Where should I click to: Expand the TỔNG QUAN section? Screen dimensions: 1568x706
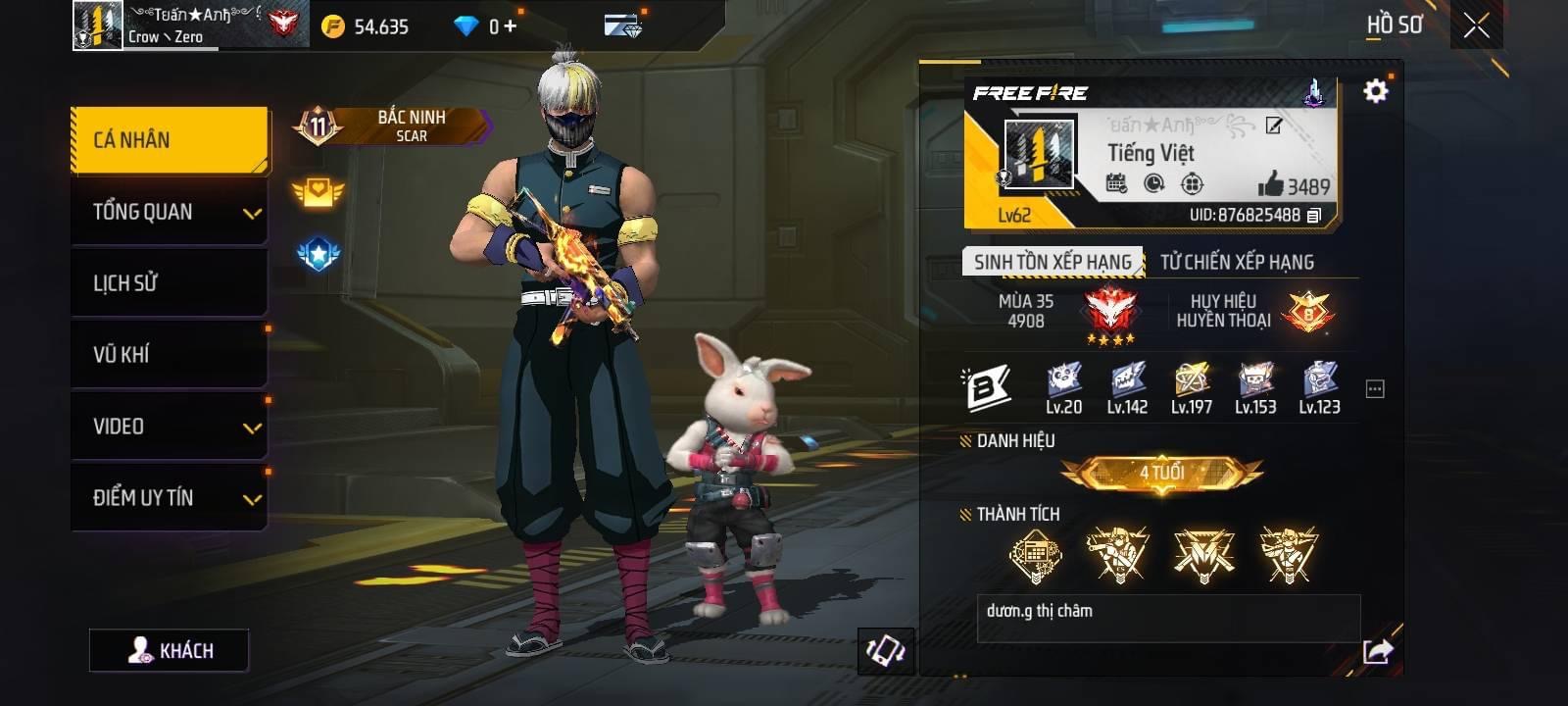point(169,212)
